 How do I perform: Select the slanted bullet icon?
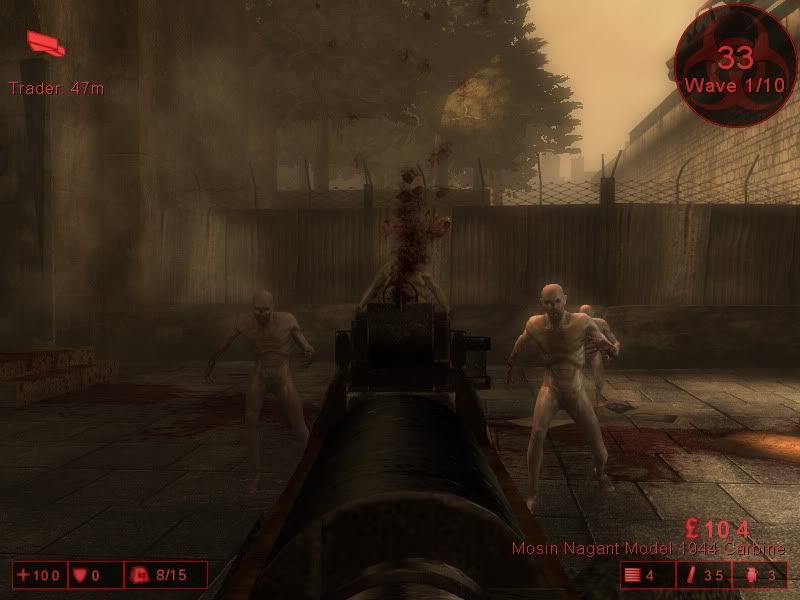[692, 575]
